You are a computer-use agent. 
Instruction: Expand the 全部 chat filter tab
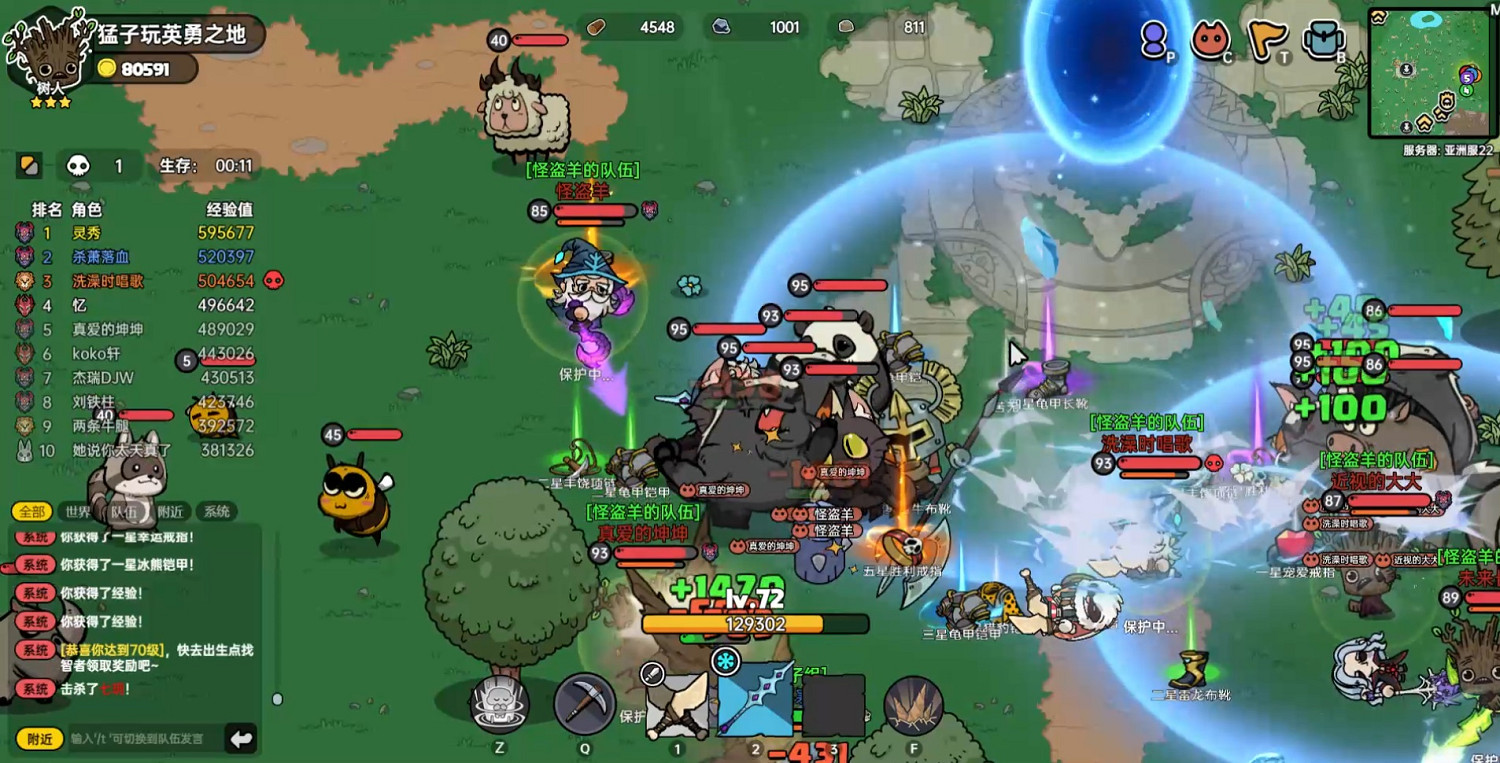[x=32, y=510]
